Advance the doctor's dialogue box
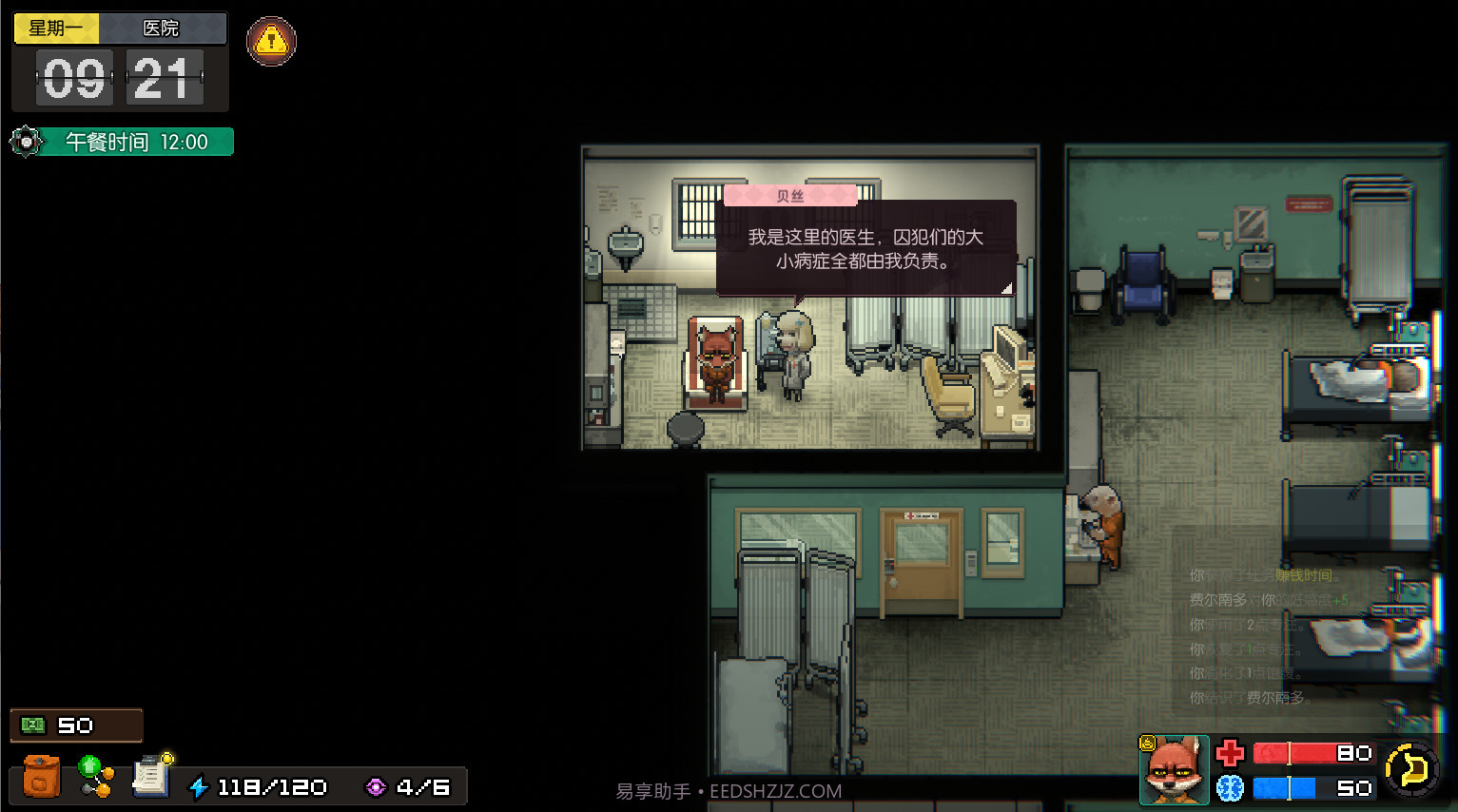This screenshot has height=812, width=1458. pos(865,249)
